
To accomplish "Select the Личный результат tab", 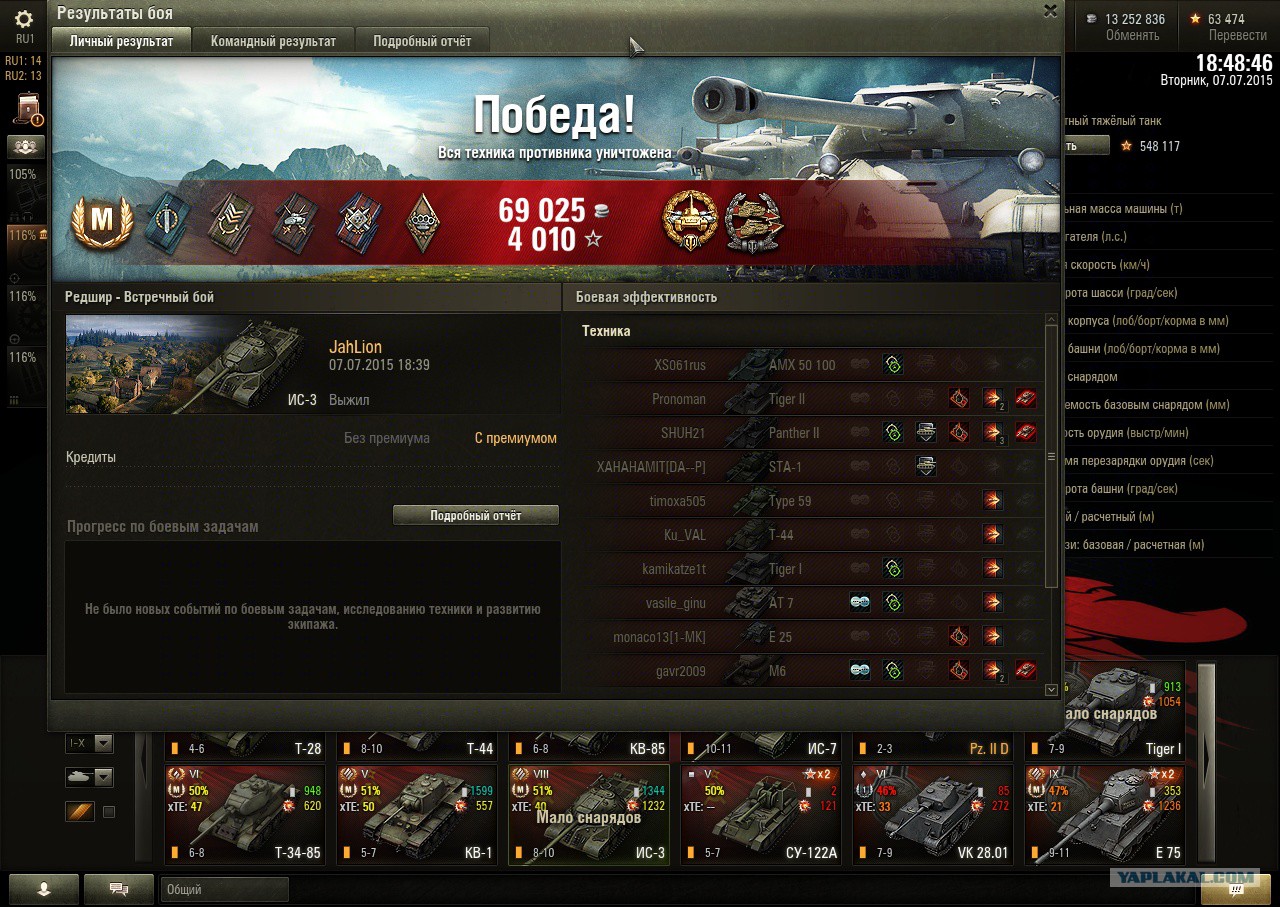I will (x=121, y=41).
